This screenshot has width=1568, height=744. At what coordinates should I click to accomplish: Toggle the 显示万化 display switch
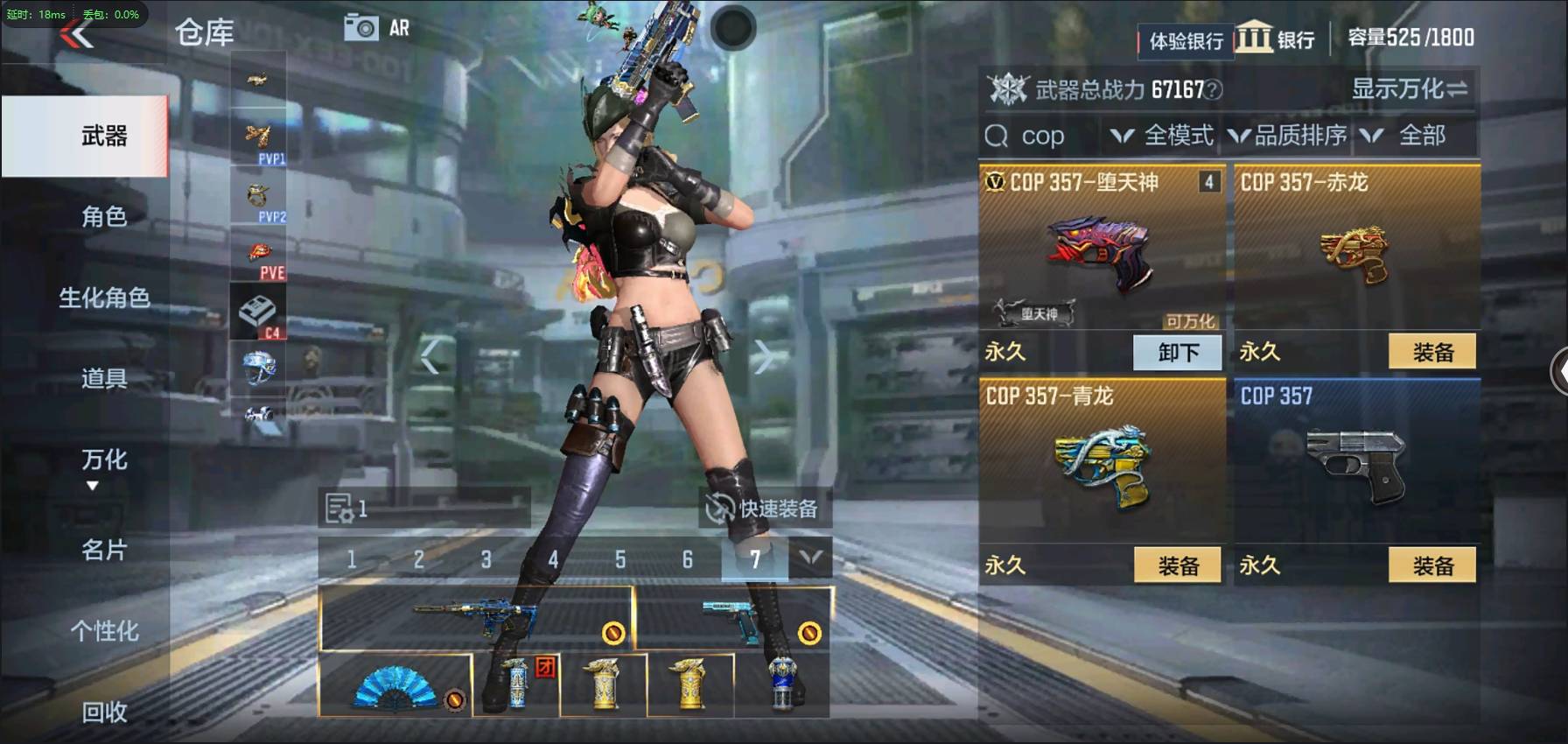pos(1409,89)
